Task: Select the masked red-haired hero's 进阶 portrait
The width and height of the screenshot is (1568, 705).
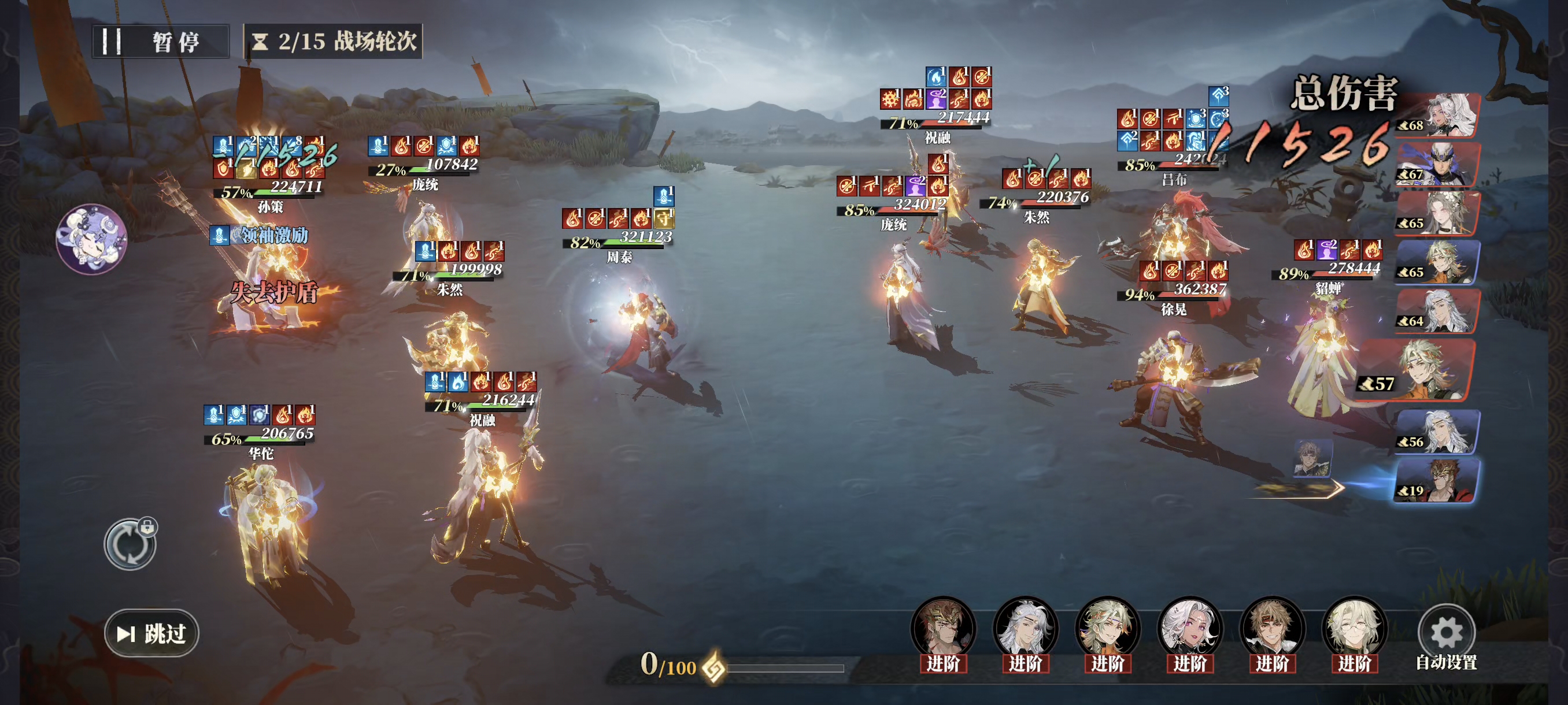Action: (943, 630)
